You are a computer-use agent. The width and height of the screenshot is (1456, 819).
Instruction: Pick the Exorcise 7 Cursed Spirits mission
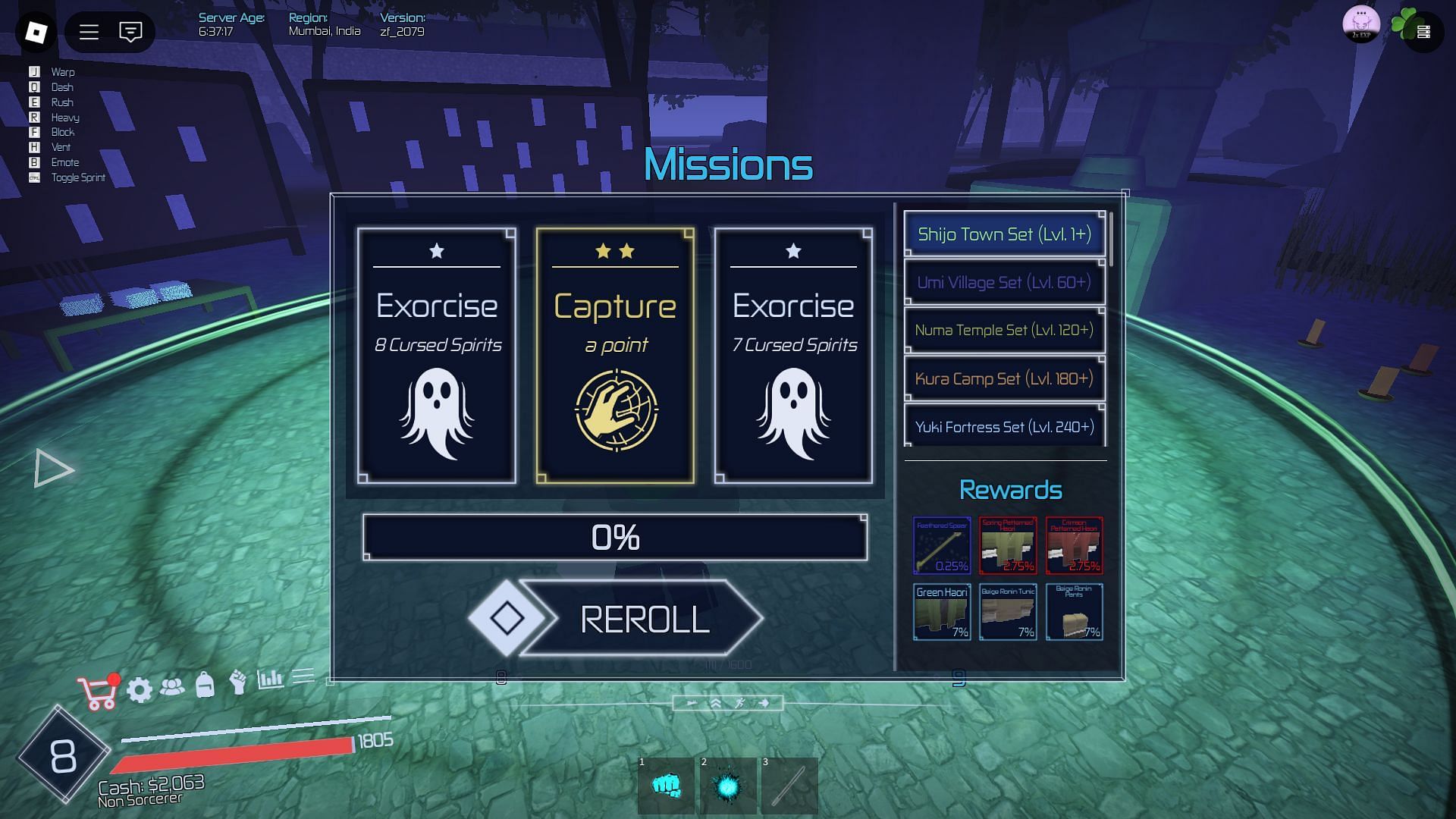click(793, 356)
